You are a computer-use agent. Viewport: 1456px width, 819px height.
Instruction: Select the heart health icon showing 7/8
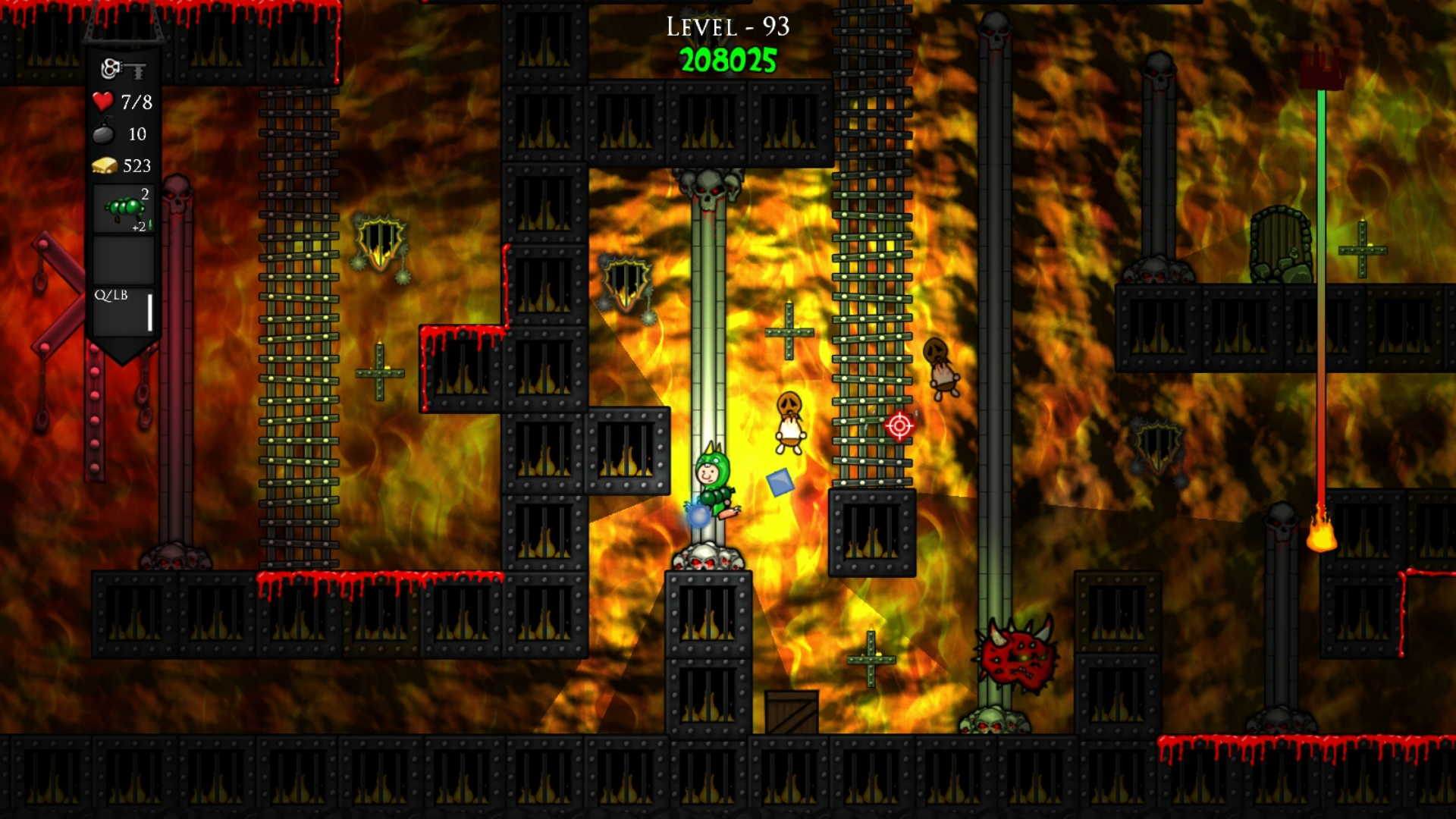(102, 101)
